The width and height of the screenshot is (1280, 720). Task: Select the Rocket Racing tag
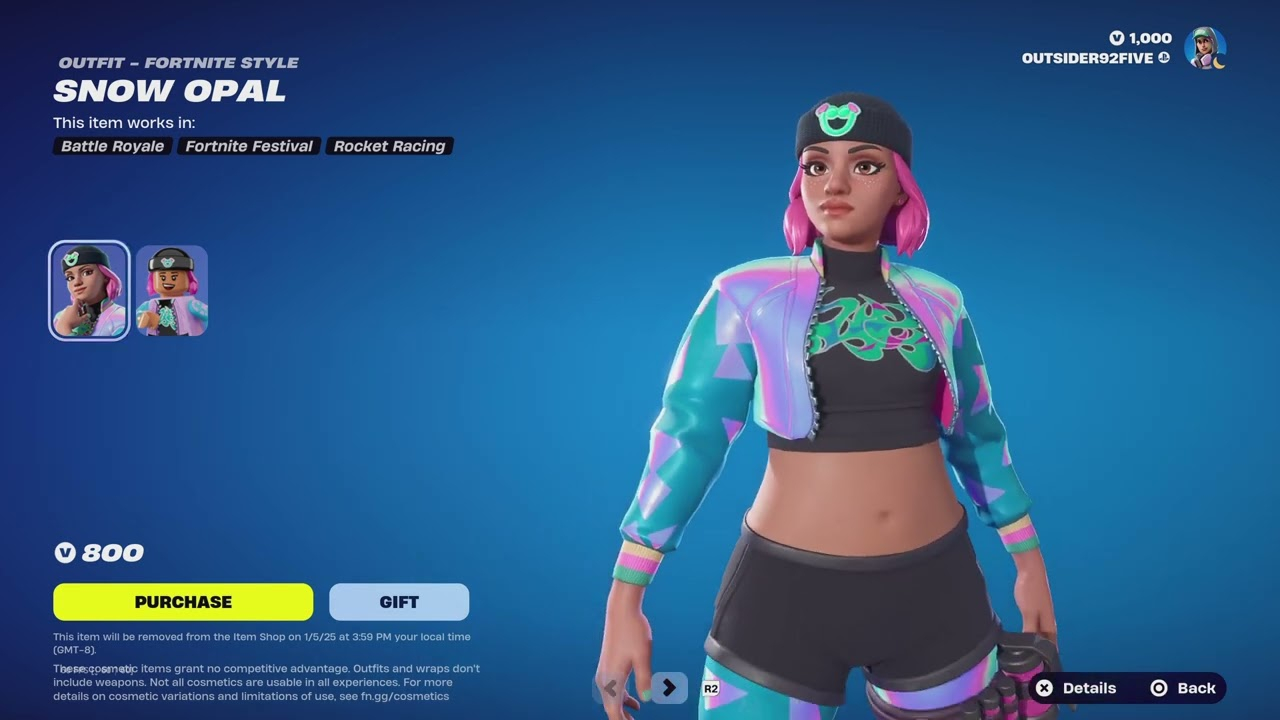389,146
